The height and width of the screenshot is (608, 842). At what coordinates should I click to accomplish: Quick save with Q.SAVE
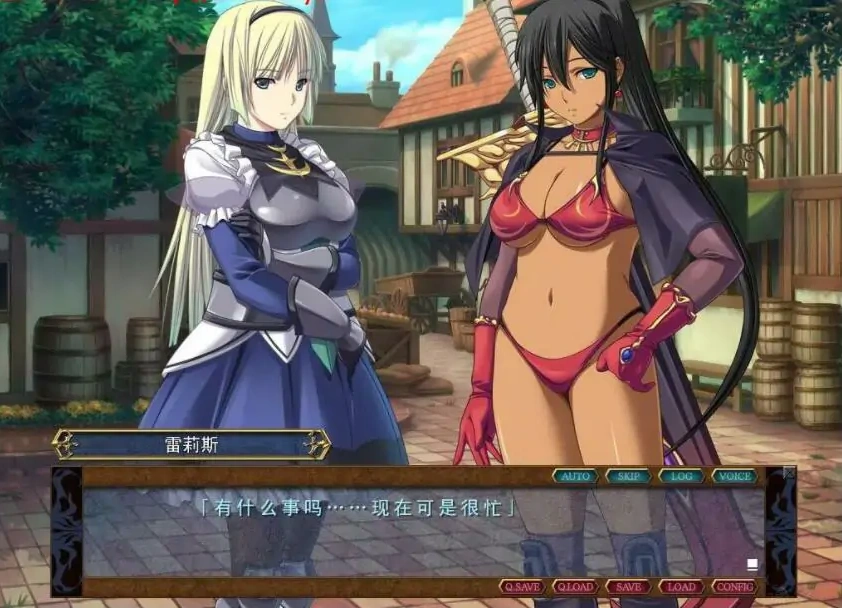click(x=522, y=587)
